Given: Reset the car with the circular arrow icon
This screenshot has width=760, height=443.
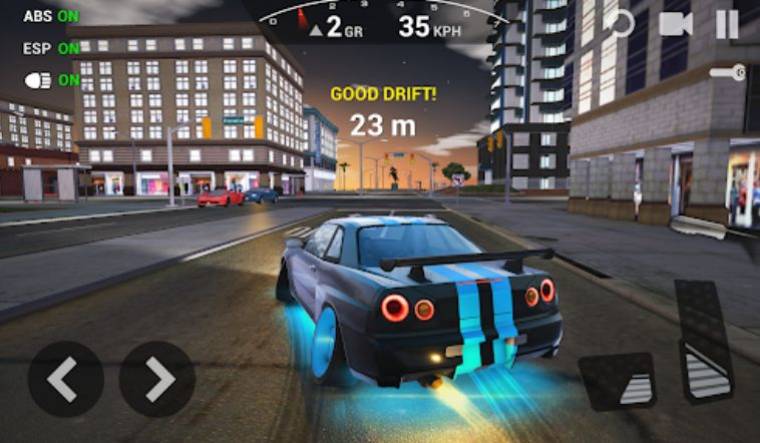Looking at the screenshot, I should (x=621, y=23).
